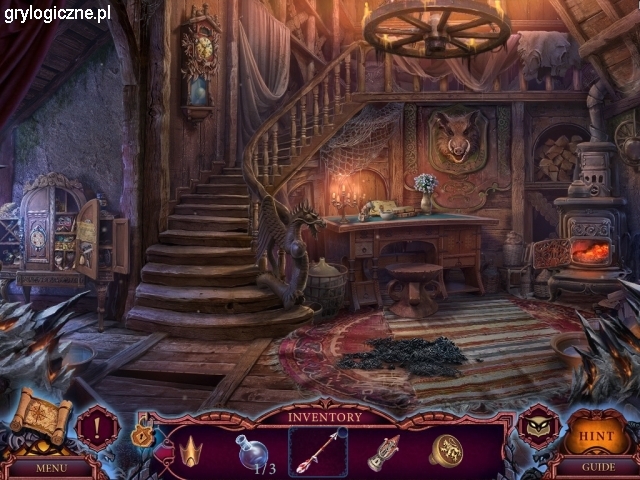Select the arrow in the inventory
The width and height of the screenshot is (640, 480).
coord(319,451)
